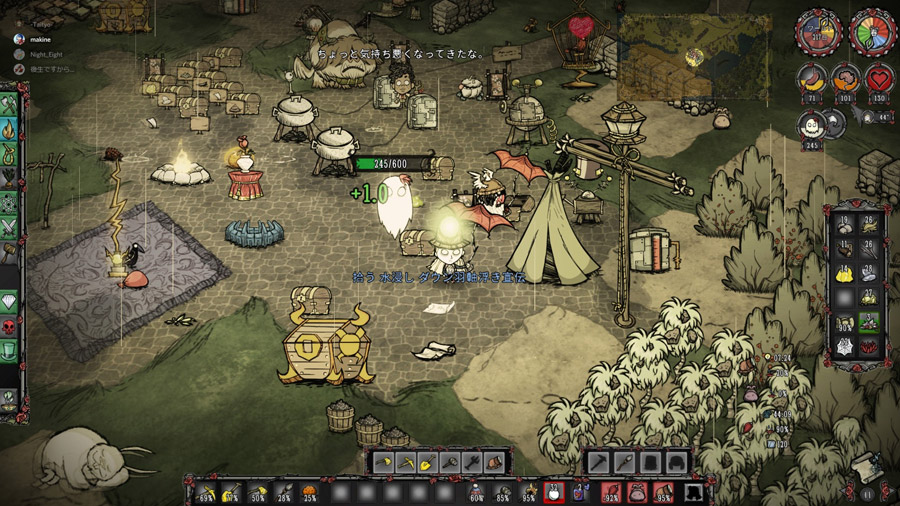Viewport: 900px width, 506px height.
Task: Select the dark pickaxe equipment slot
Action: [599, 463]
